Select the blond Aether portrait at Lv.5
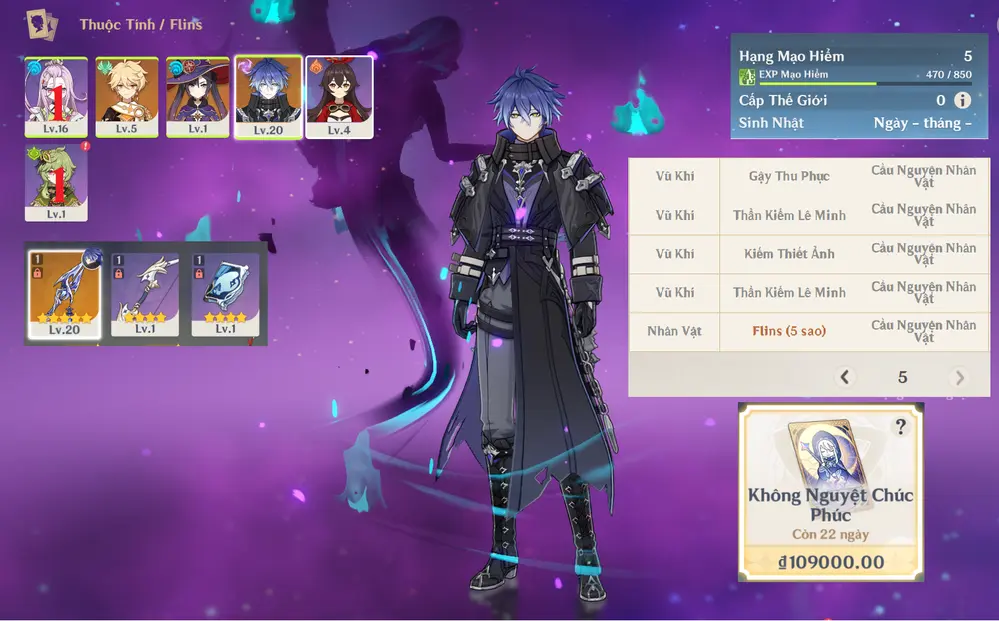Image resolution: width=999 pixels, height=621 pixels. click(126, 96)
